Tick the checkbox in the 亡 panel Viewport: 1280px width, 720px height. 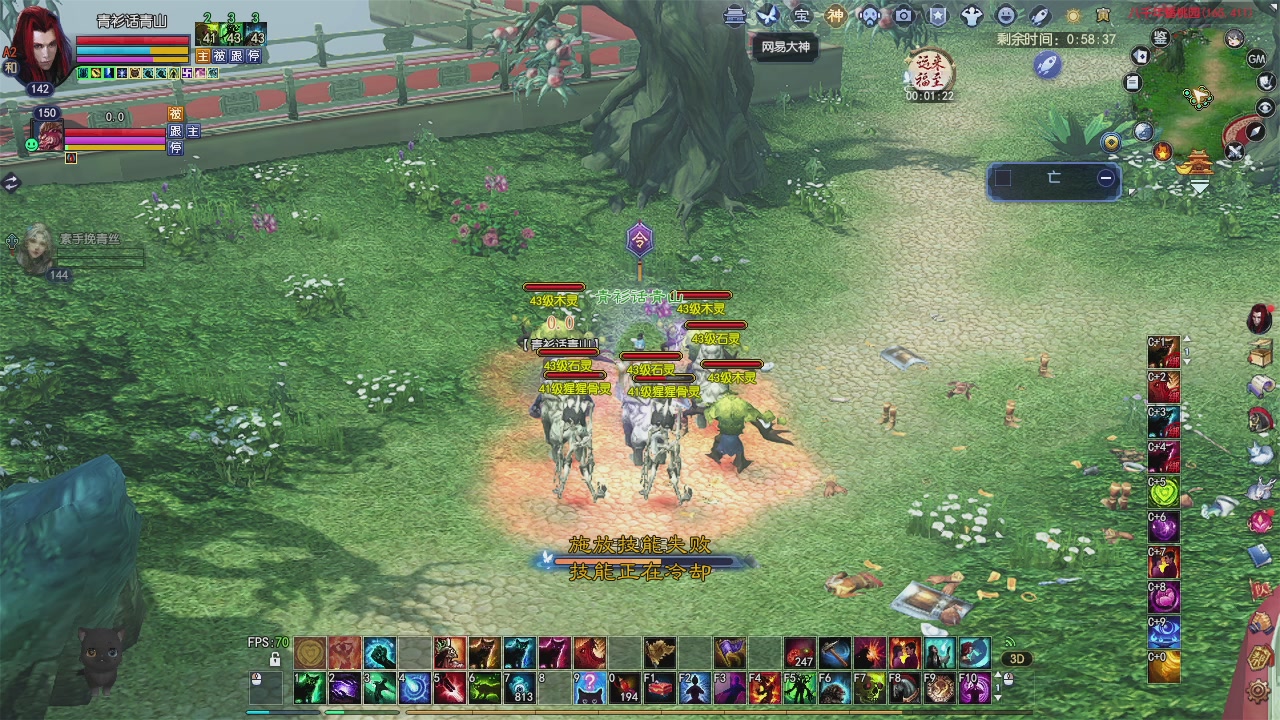1003,178
